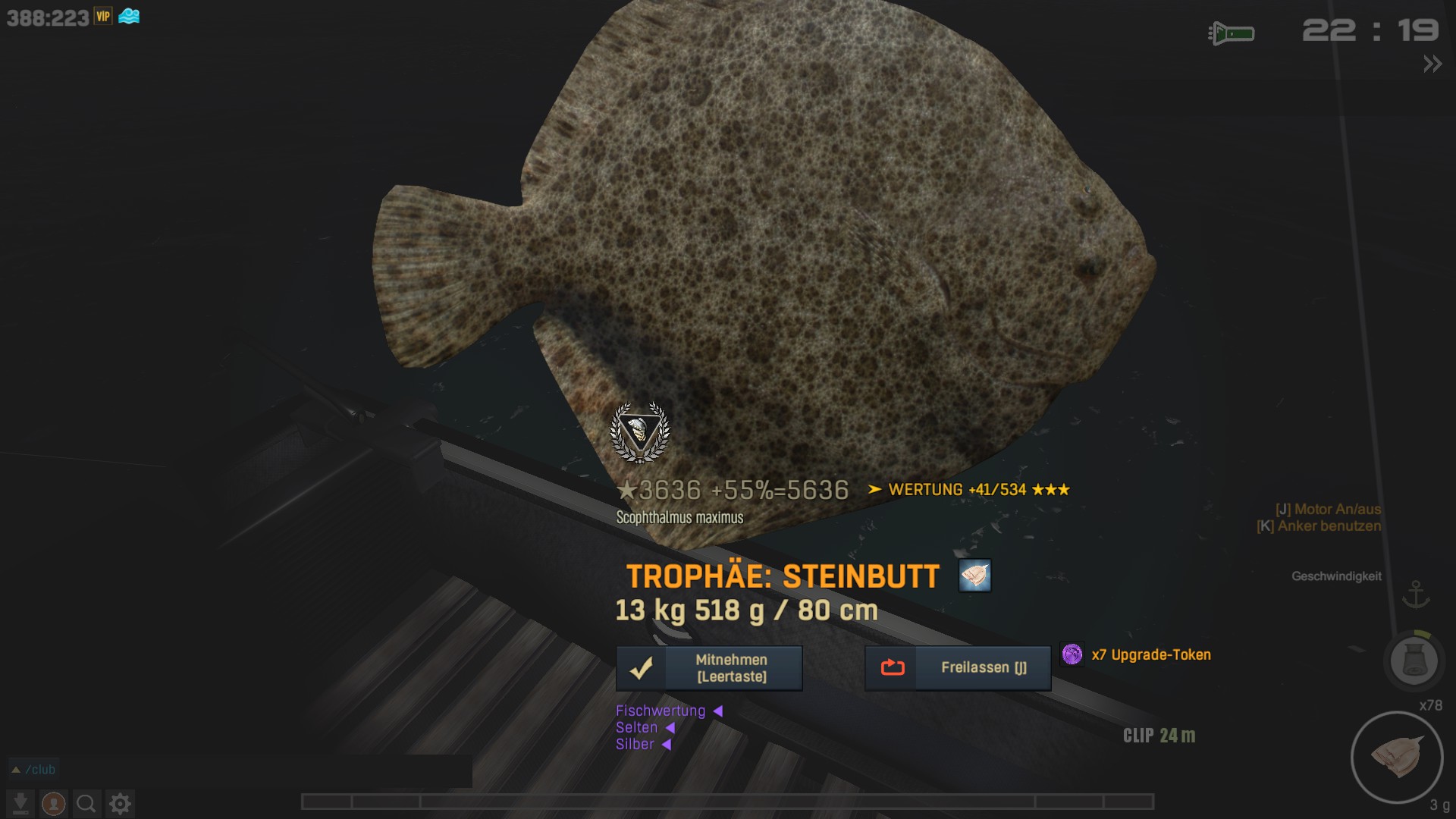This screenshot has width=1456, height=819.
Task: Select the fish-meat bait slot
Action: click(x=1396, y=757)
